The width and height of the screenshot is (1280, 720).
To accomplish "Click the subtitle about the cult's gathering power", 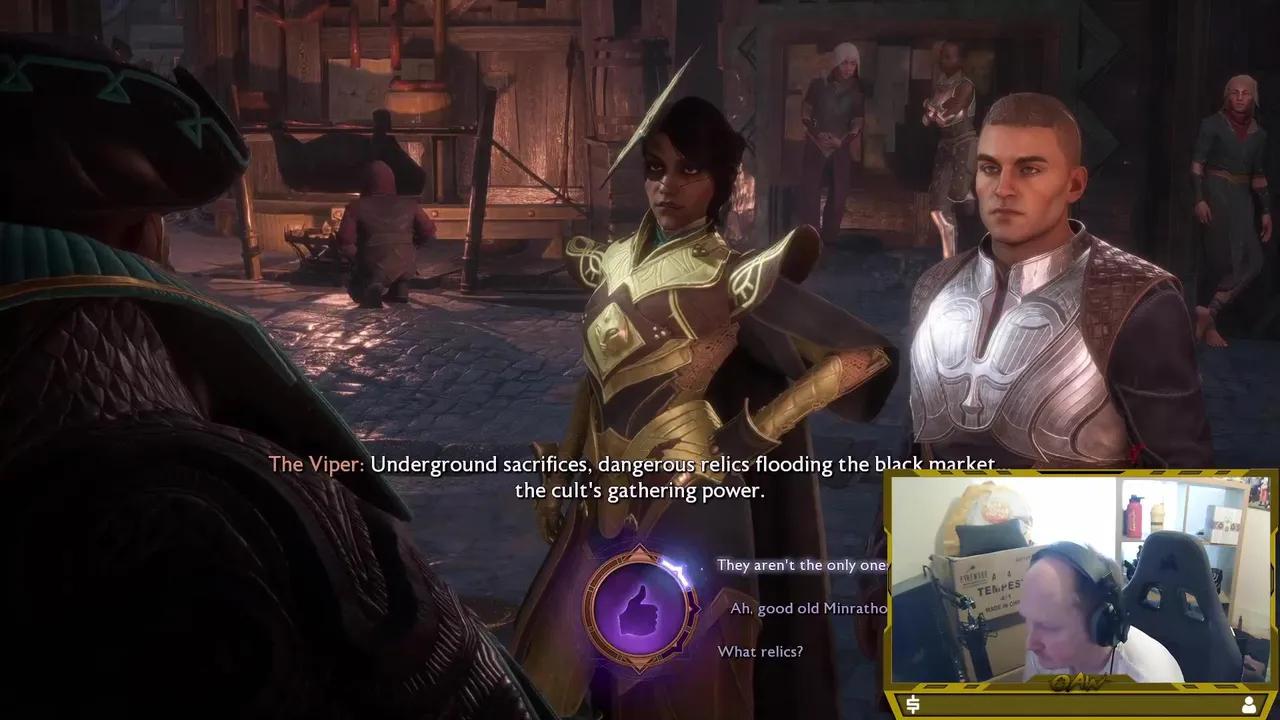I will [638, 491].
